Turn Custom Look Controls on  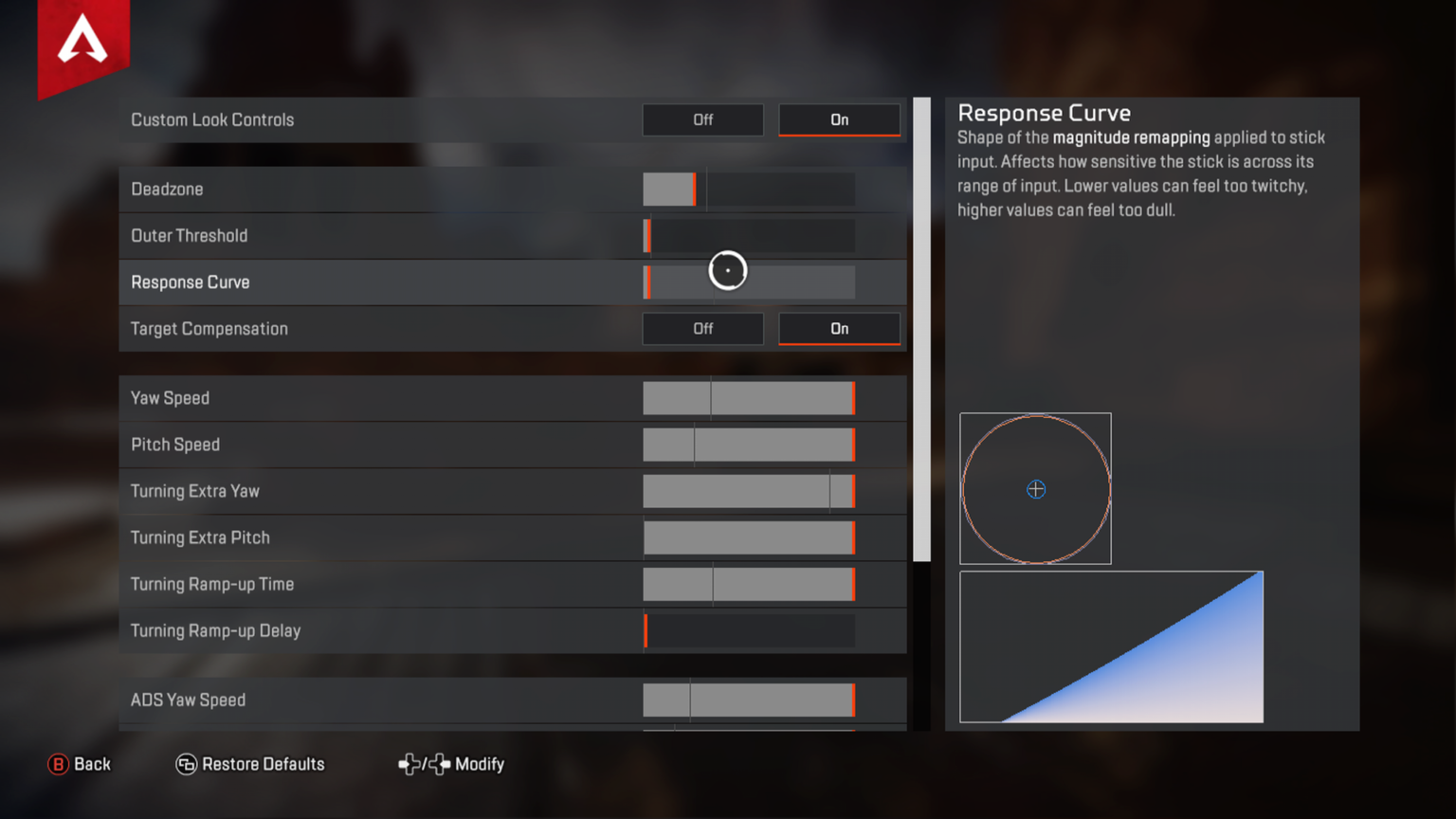[839, 120]
